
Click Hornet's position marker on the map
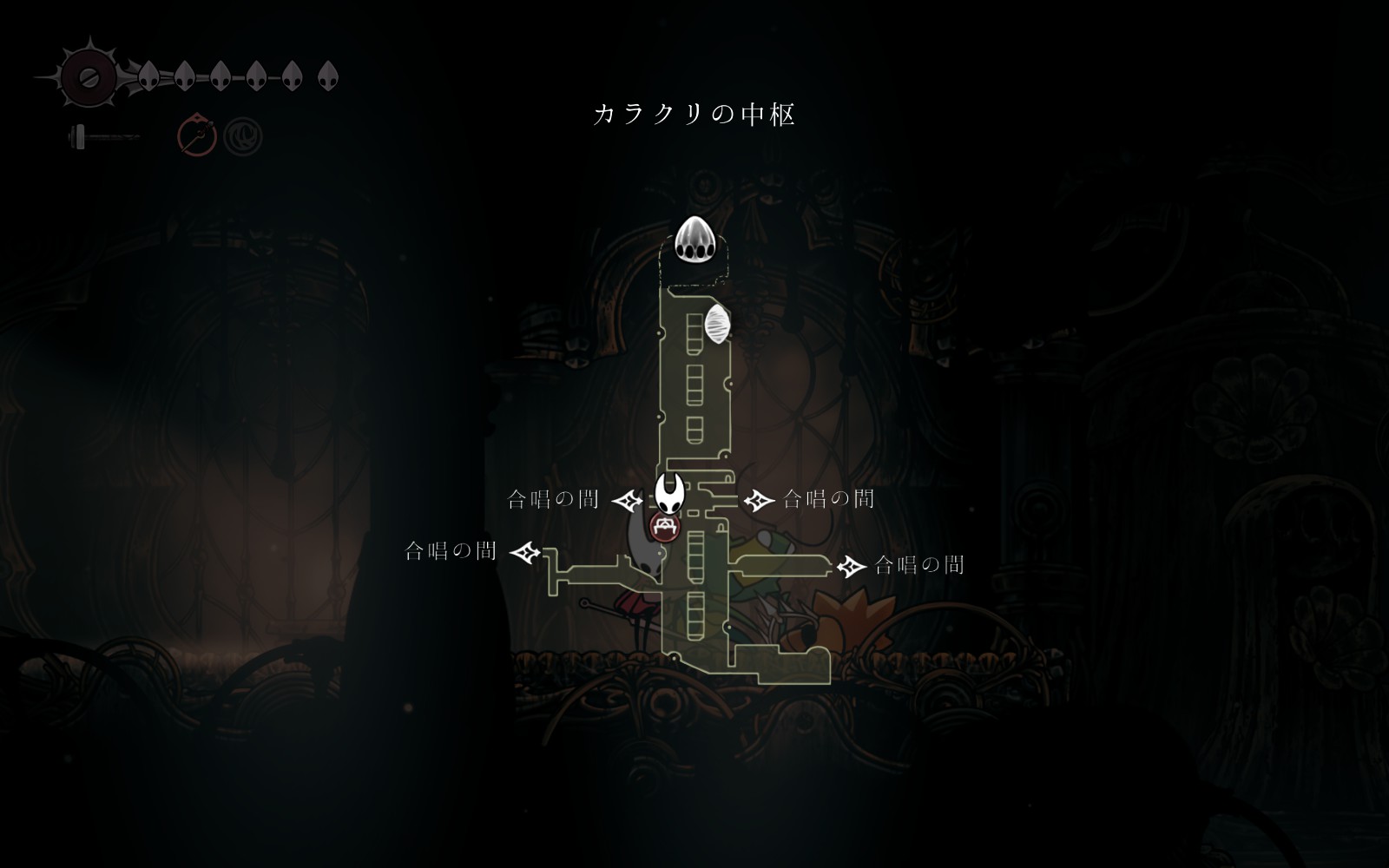click(668, 493)
